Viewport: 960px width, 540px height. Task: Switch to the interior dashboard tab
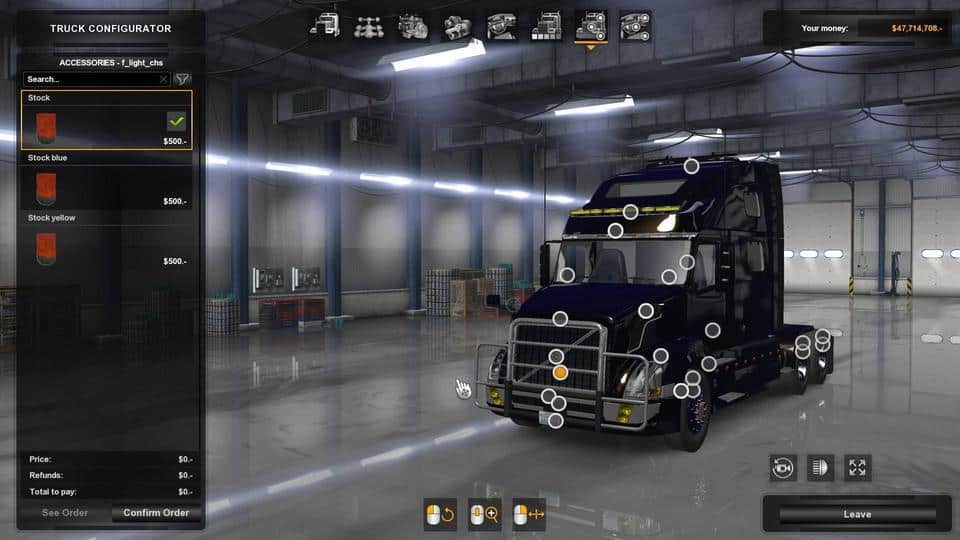point(501,25)
